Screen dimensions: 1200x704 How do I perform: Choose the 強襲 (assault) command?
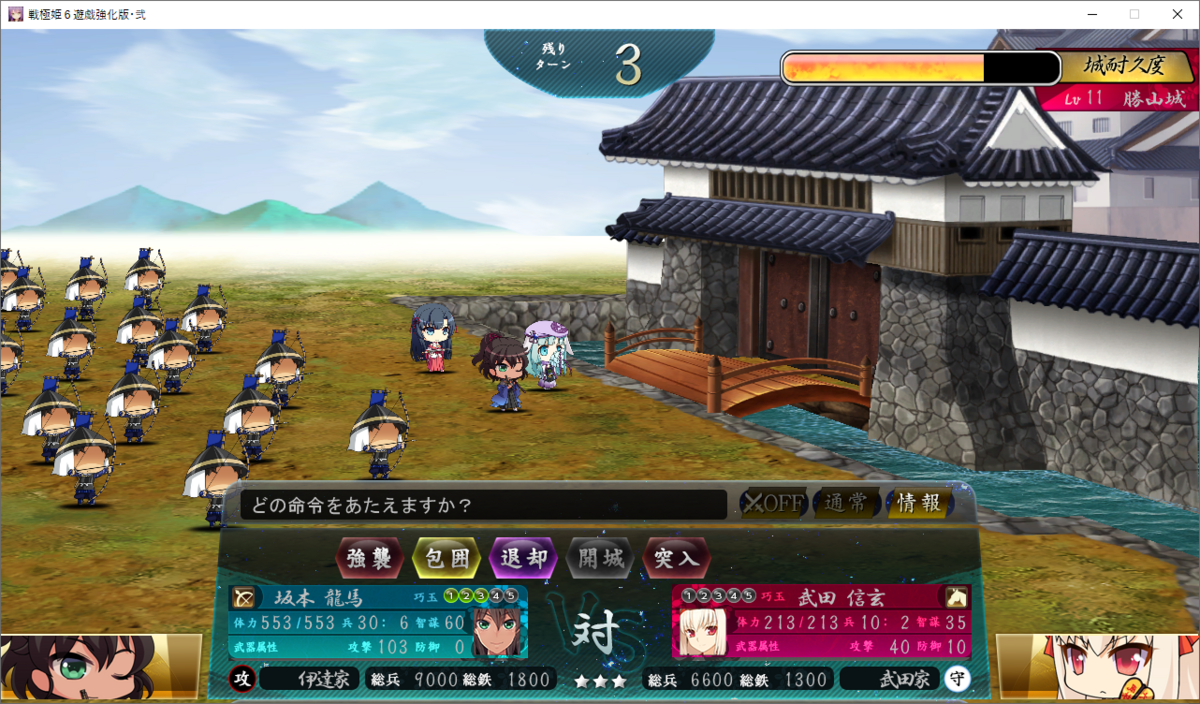(x=370, y=558)
